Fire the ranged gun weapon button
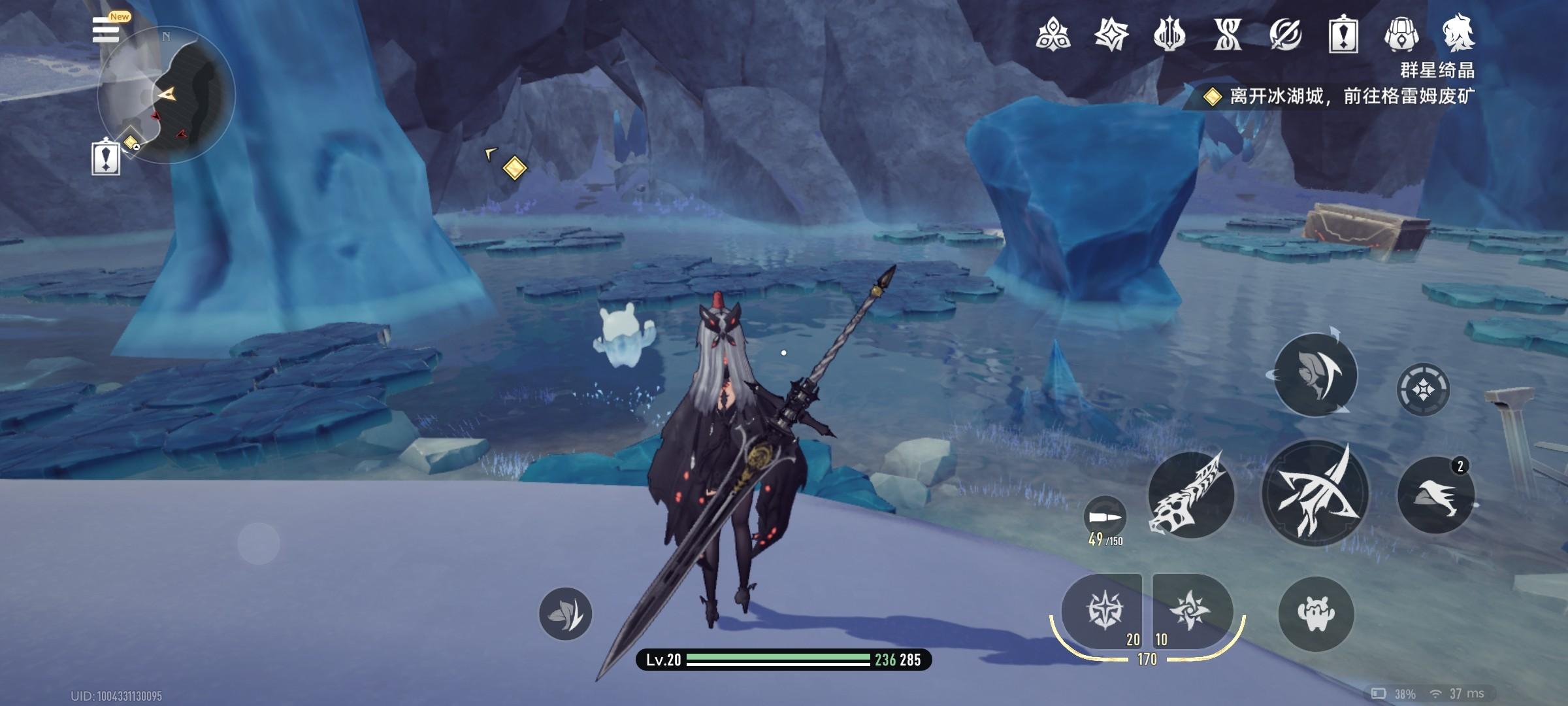Screen dimensions: 1568x706 click(1191, 495)
